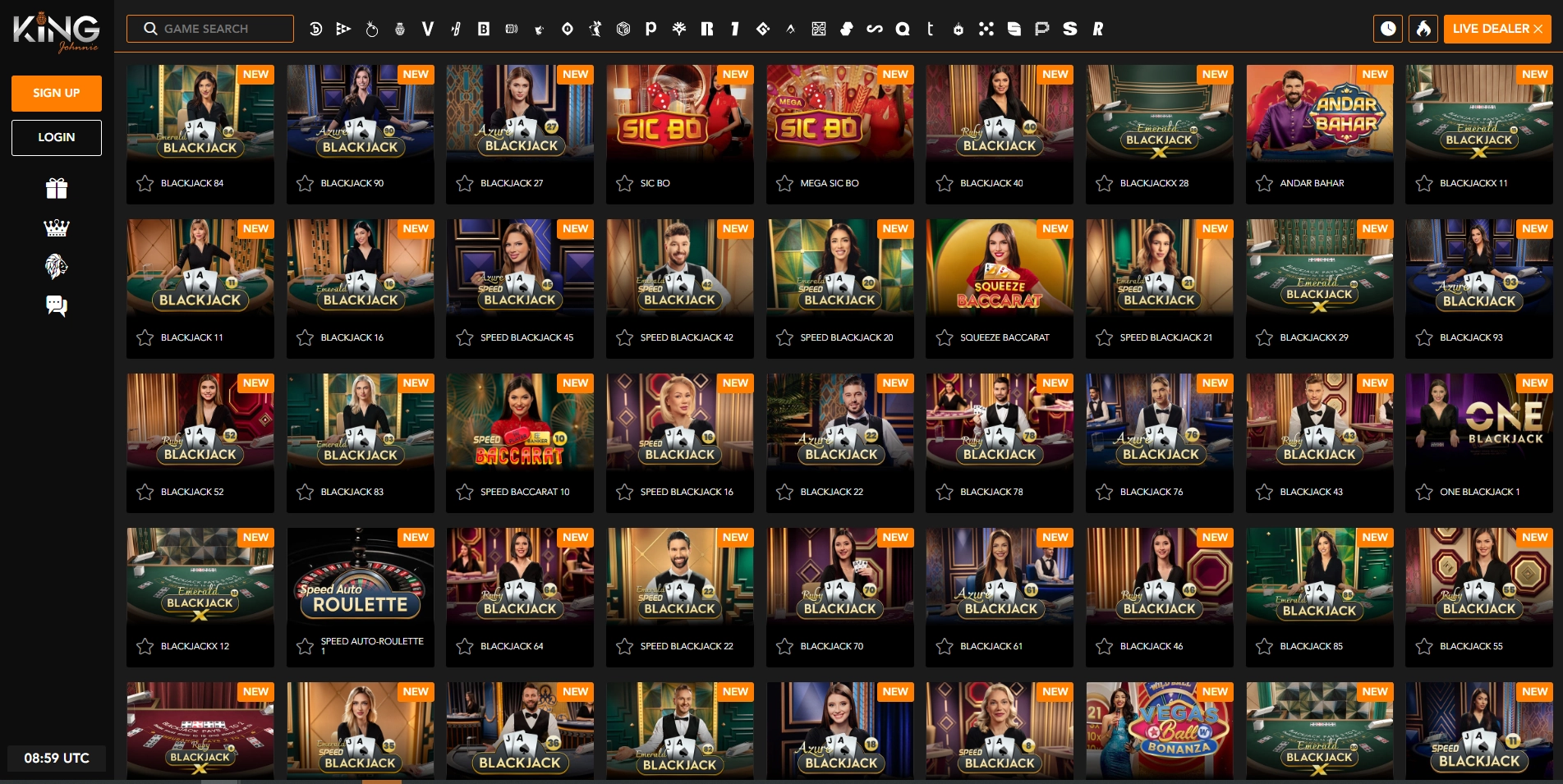Open the ANDAR BAHAR game thumbnail

point(1319,115)
